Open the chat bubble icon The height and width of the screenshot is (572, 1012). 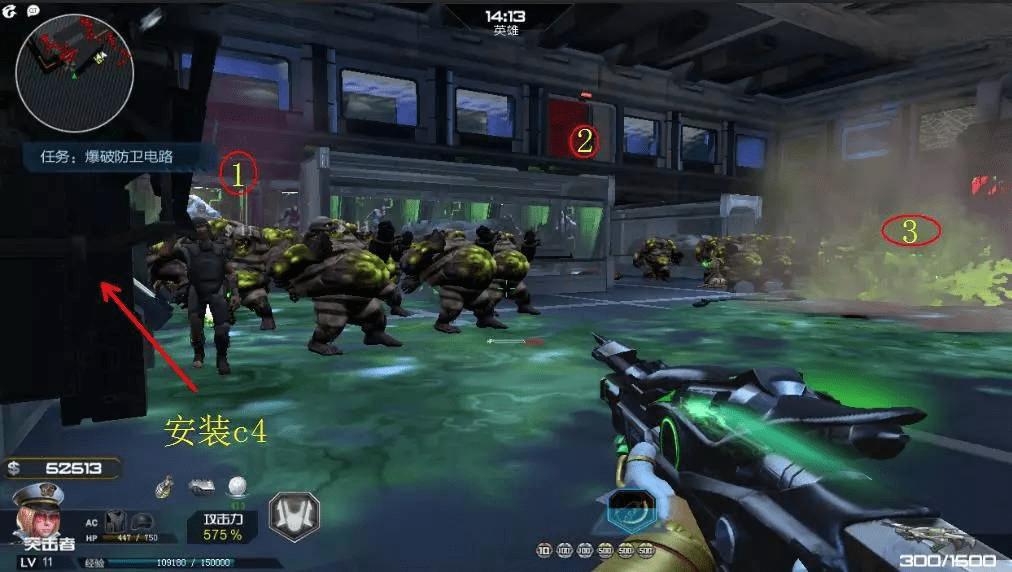tap(34, 10)
